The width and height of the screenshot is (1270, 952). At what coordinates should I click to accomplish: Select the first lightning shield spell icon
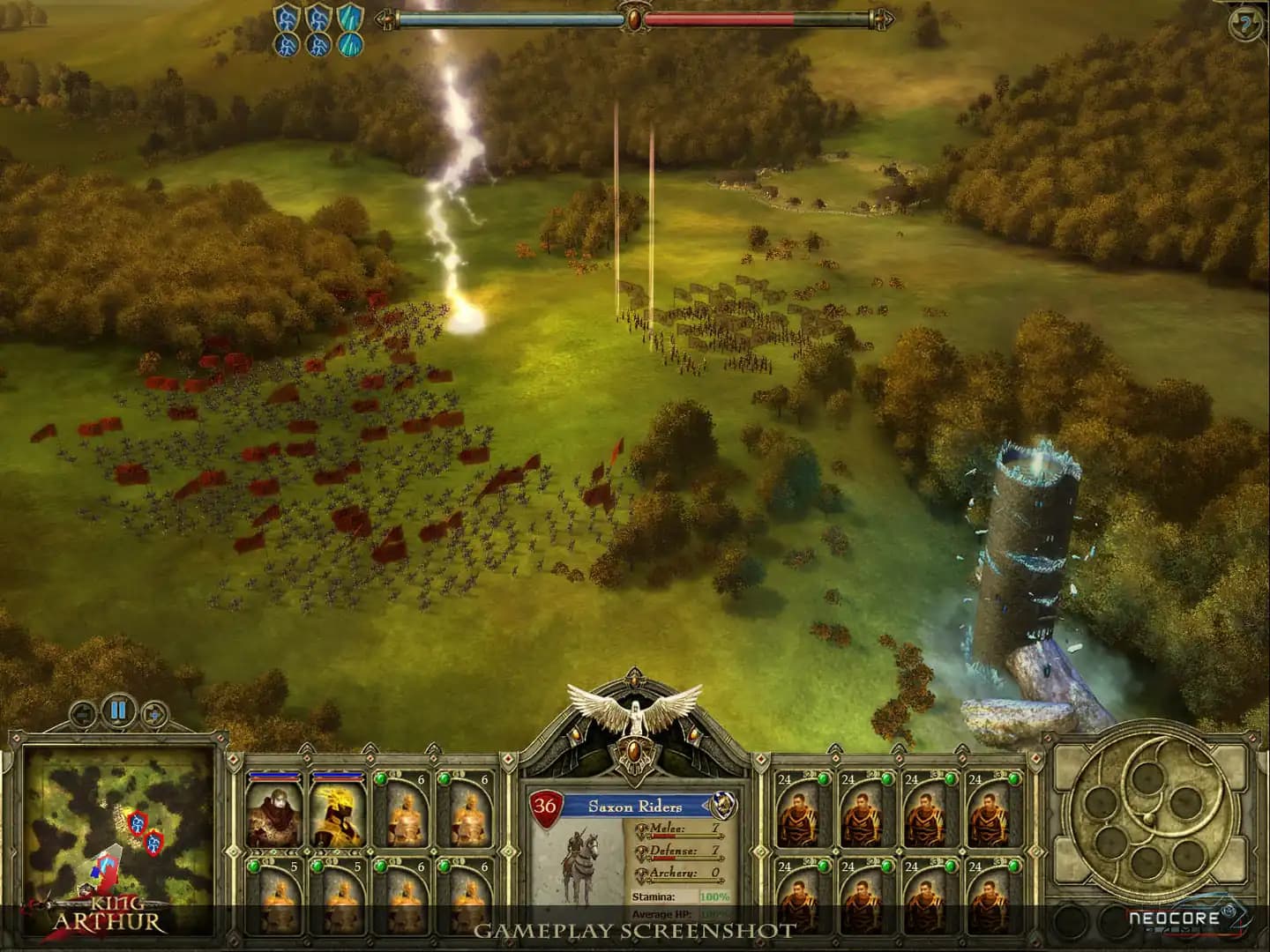point(284,18)
